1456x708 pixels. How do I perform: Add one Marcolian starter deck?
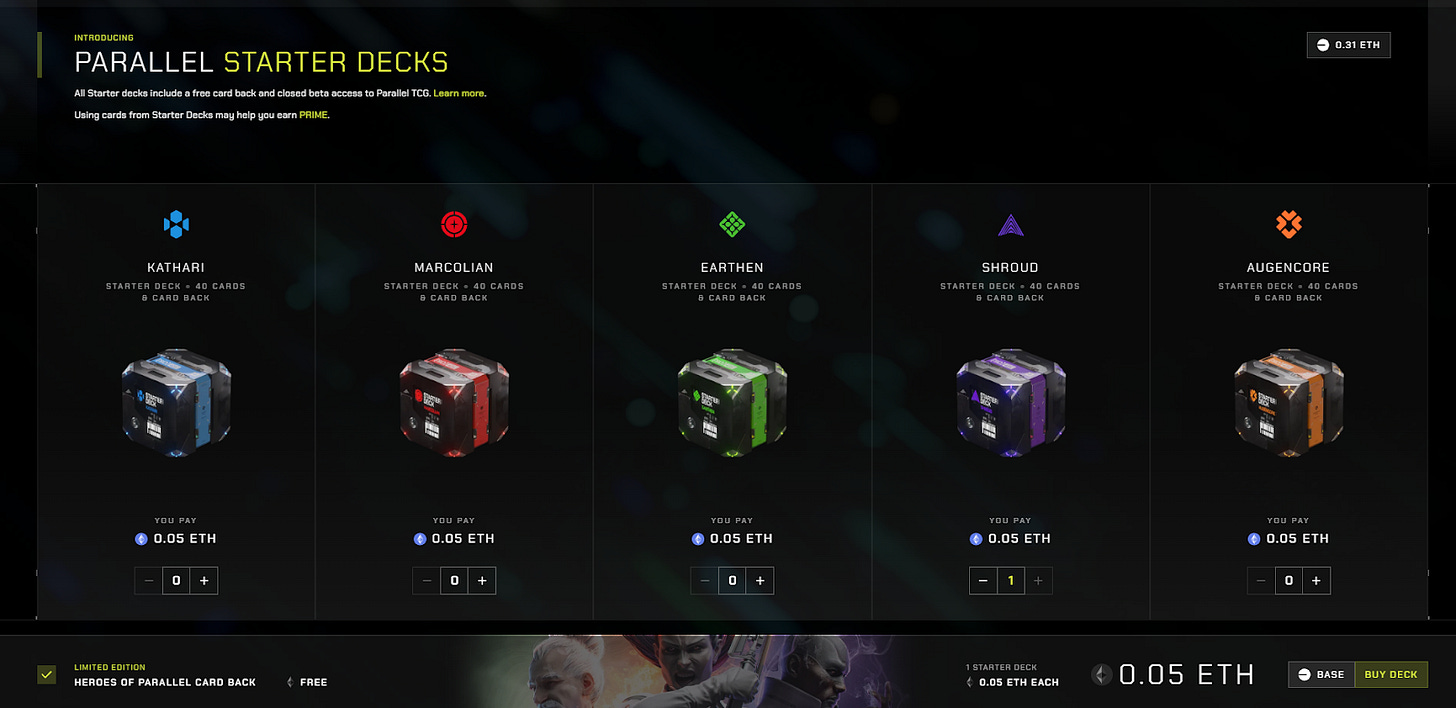pyautogui.click(x=482, y=581)
